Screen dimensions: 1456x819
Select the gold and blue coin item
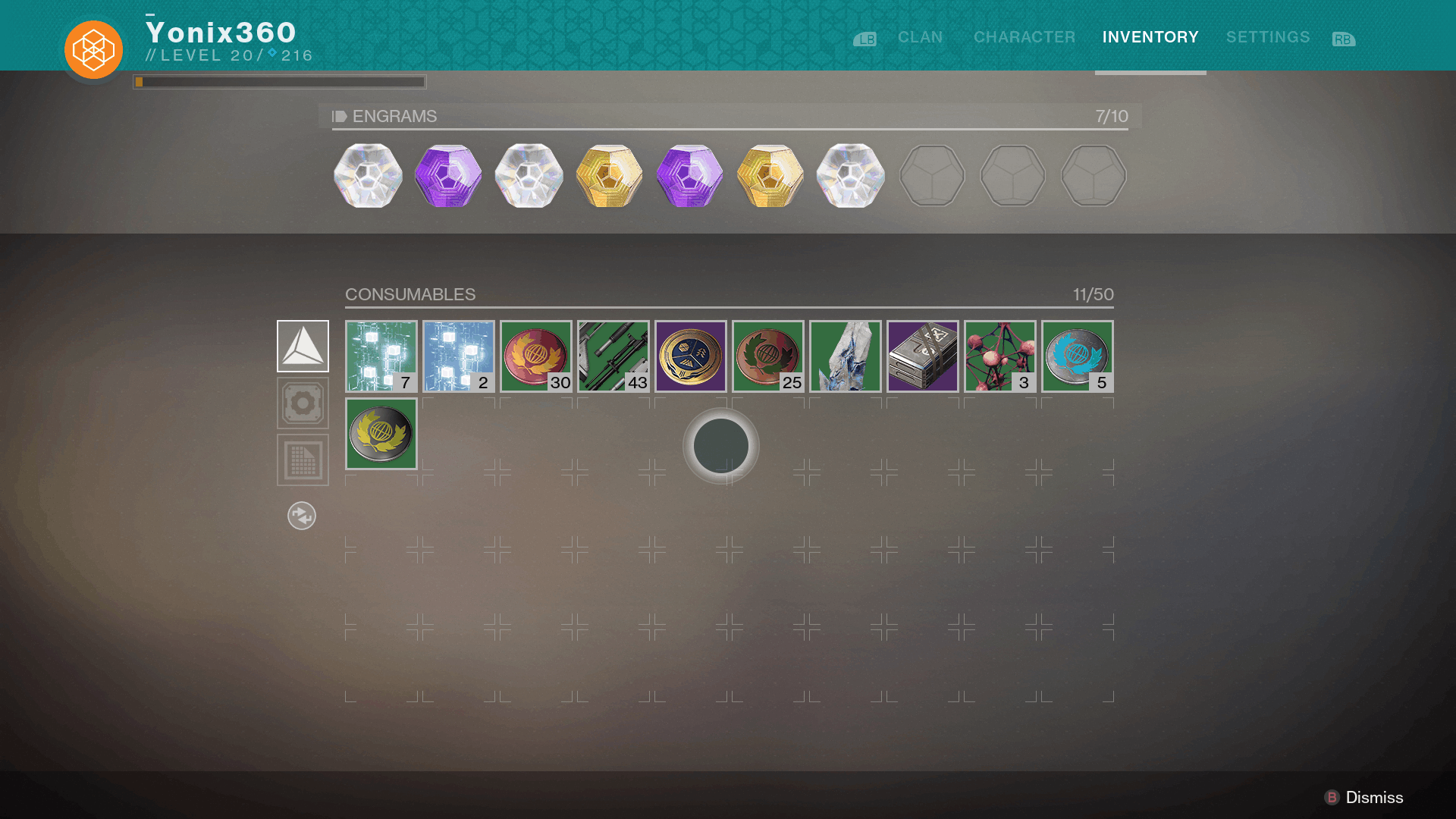[690, 356]
